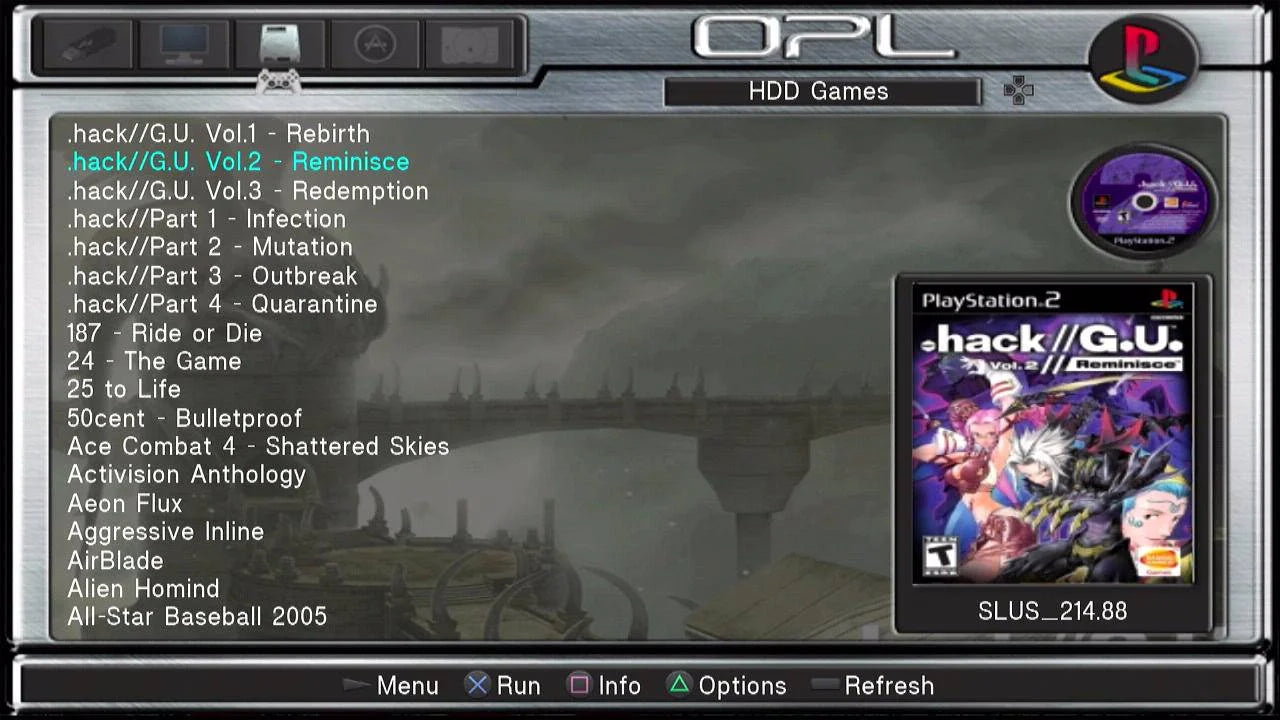The height and width of the screenshot is (720, 1280).
Task: Select Ace Combat 4 - Shattered Skies
Action: click(x=258, y=447)
